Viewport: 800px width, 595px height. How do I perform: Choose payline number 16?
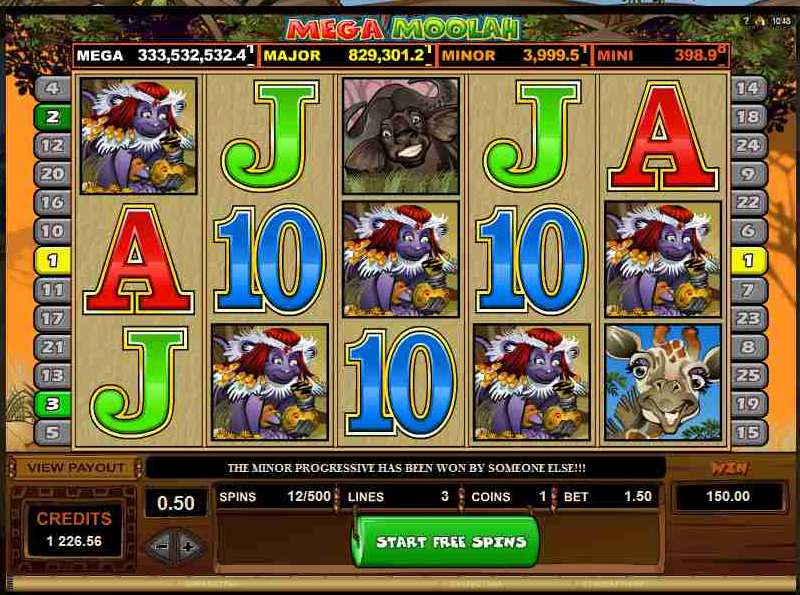coord(52,203)
